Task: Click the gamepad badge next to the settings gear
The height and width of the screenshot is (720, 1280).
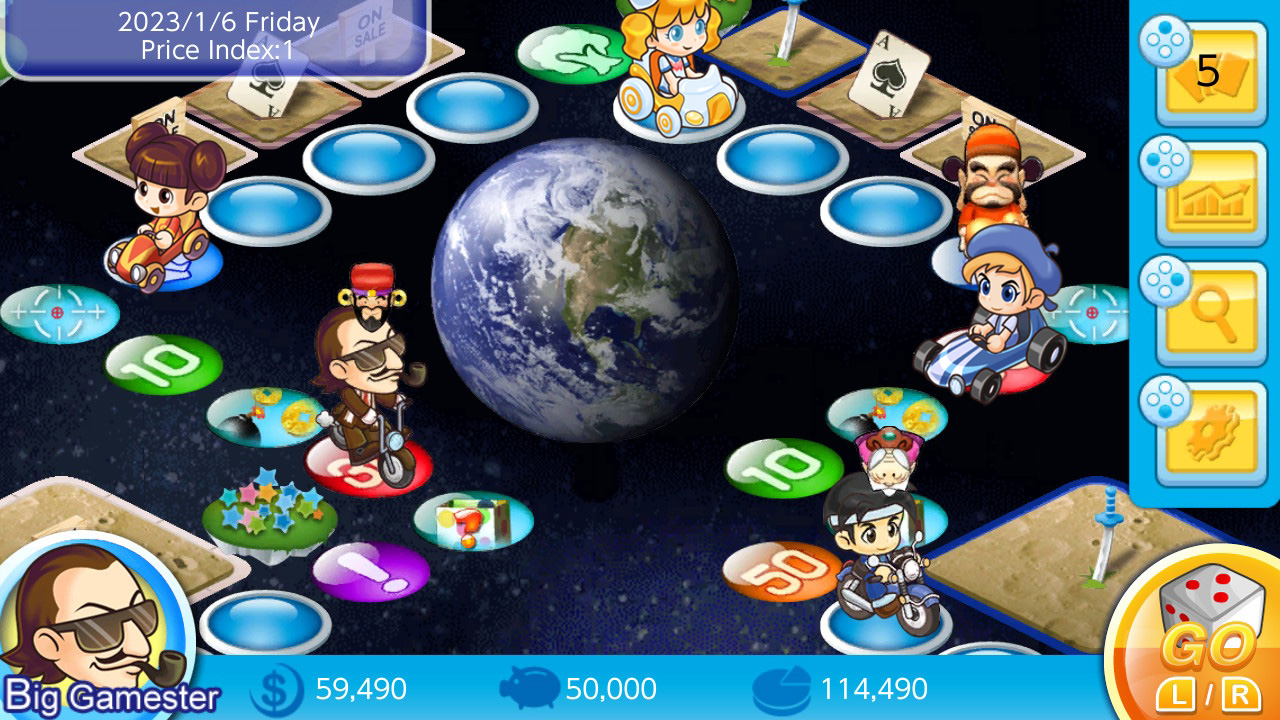Action: [x=1166, y=402]
